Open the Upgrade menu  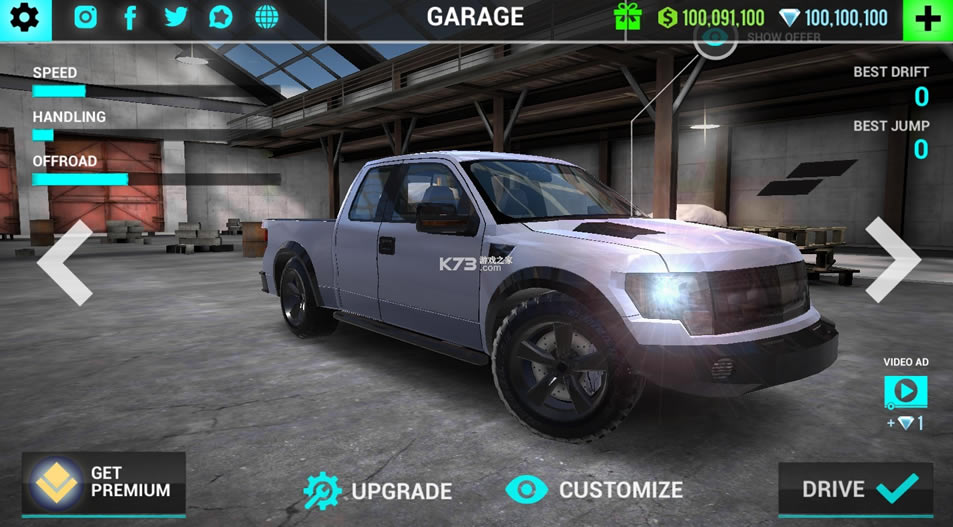[x=379, y=490]
